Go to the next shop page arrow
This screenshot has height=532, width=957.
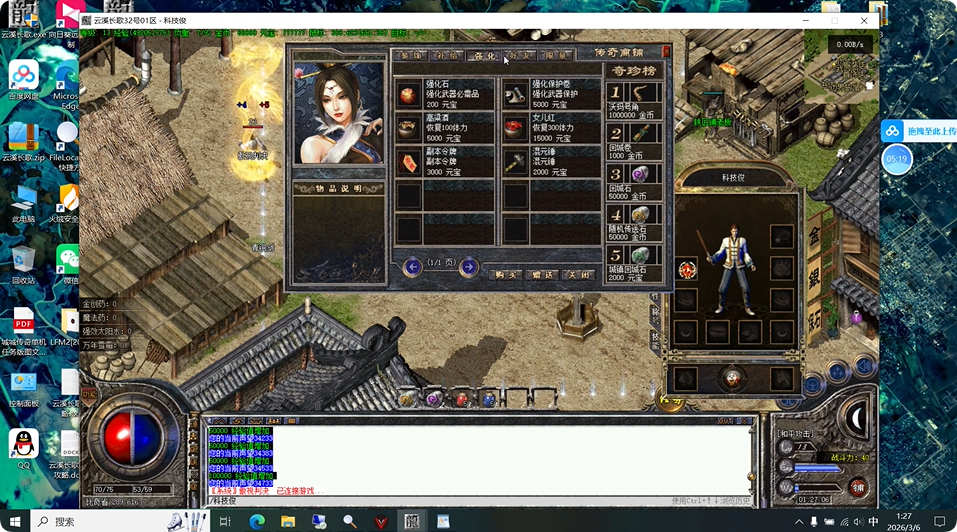[468, 267]
